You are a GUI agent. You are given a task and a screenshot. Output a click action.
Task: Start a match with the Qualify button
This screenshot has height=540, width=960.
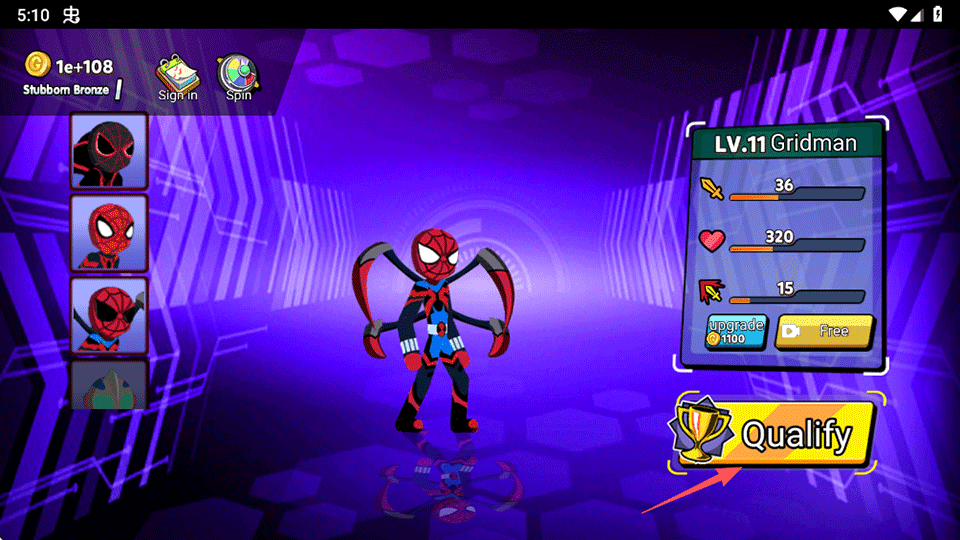pyautogui.click(x=775, y=435)
